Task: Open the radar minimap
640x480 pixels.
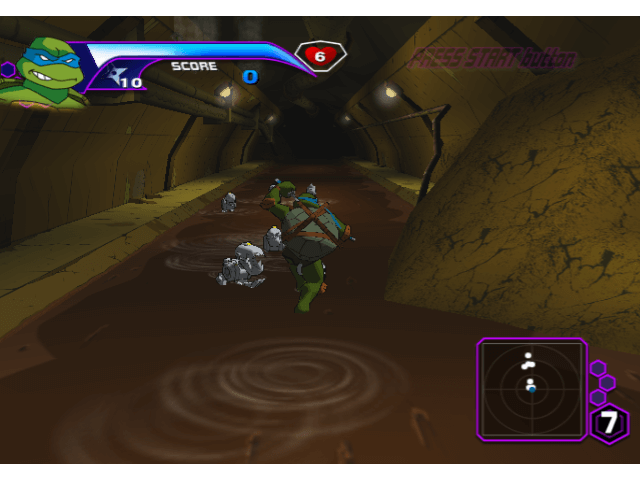Action: coord(531,389)
